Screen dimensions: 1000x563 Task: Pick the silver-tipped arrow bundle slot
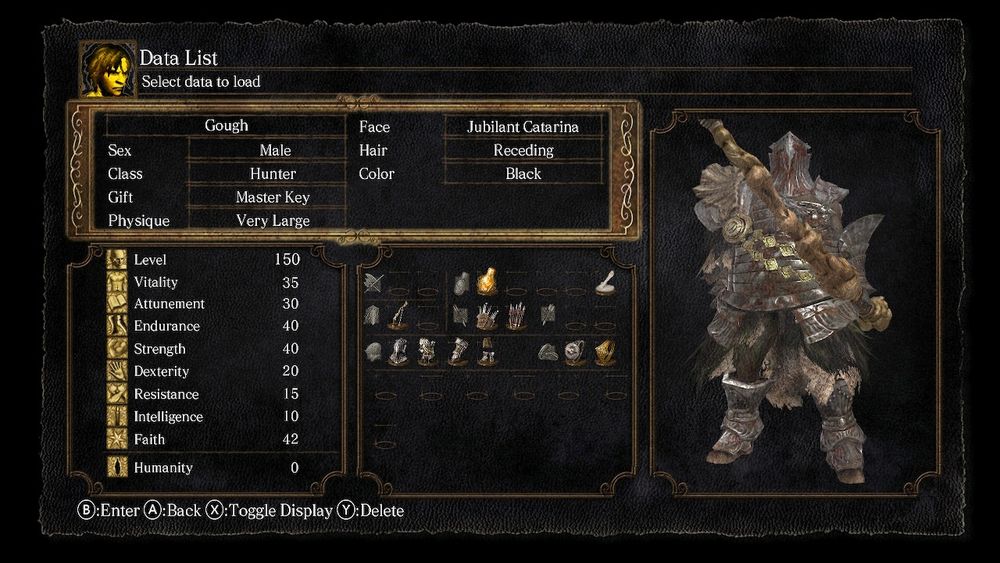point(487,317)
